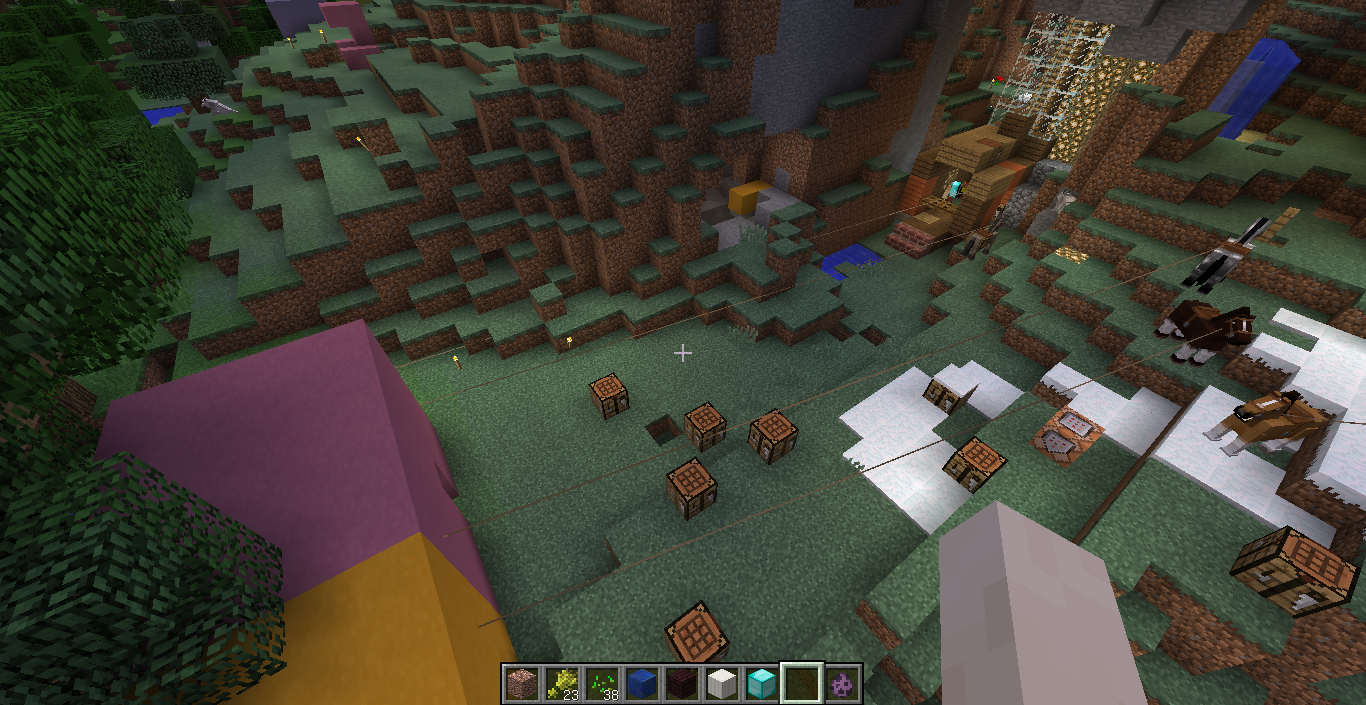Choose the white block hotbar slot

(x=721, y=684)
